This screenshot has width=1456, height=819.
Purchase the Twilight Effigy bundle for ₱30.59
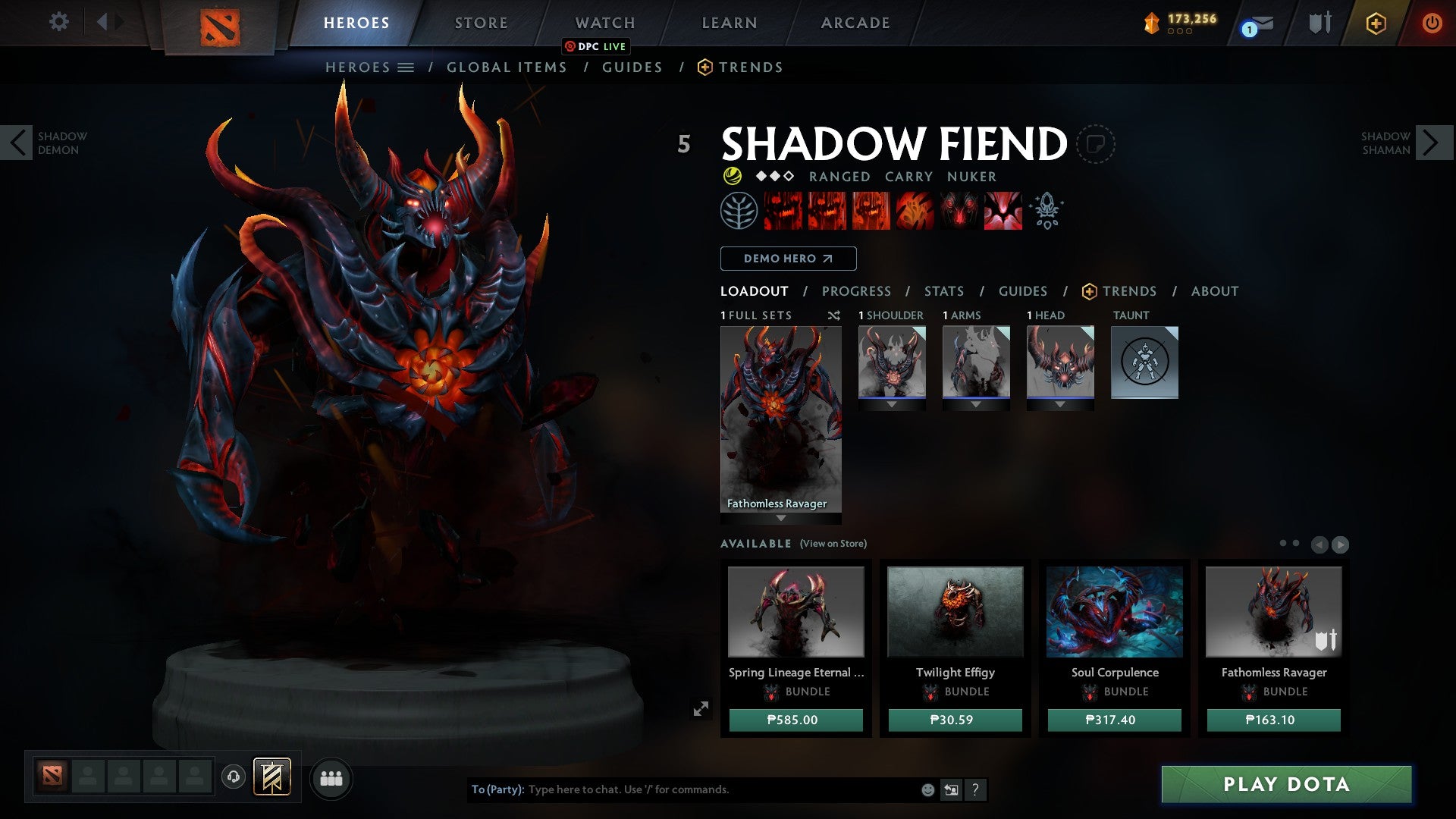pyautogui.click(x=955, y=720)
